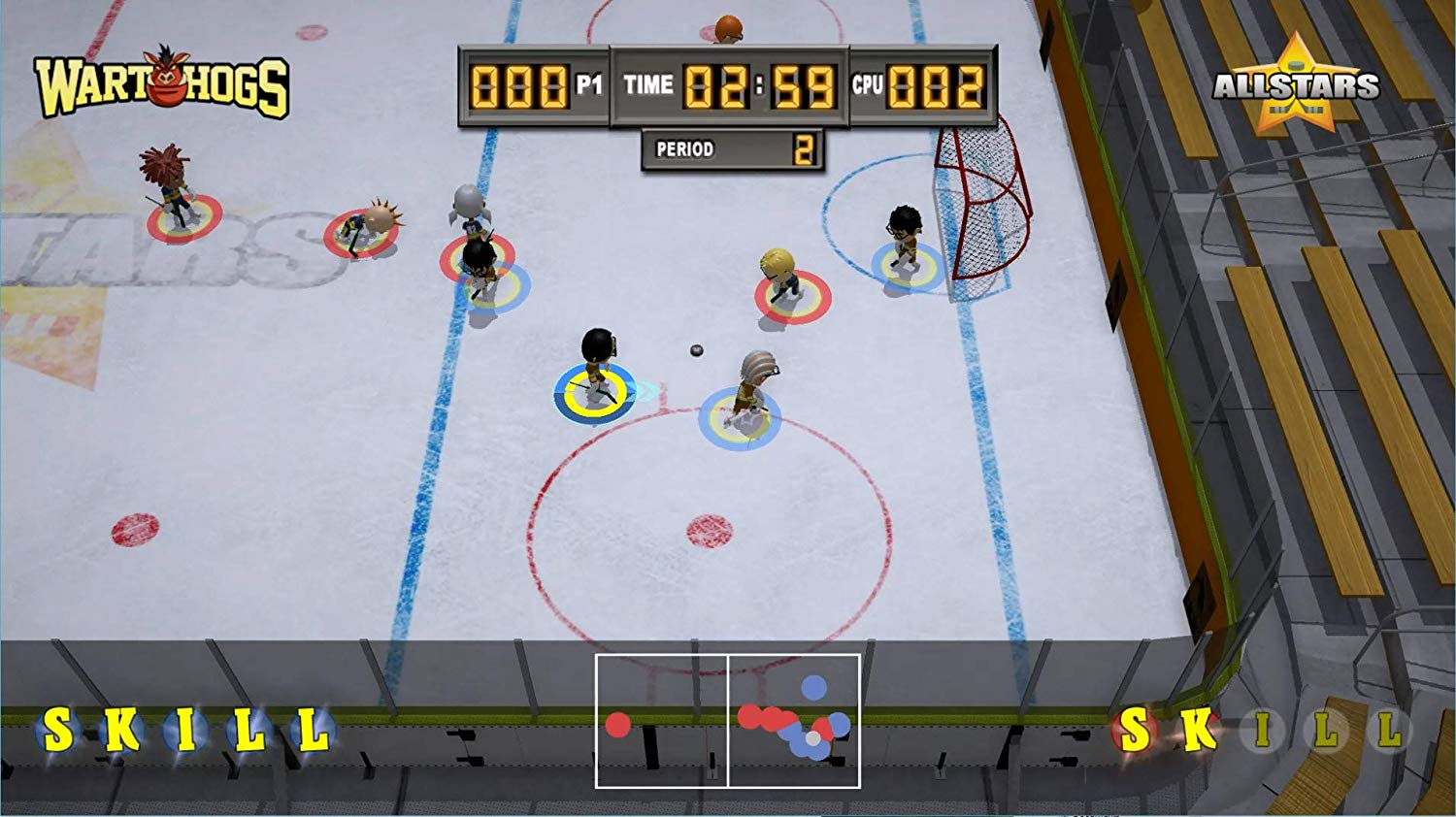Open the rink minimap radar
The width and height of the screenshot is (1456, 817).
pos(727,721)
